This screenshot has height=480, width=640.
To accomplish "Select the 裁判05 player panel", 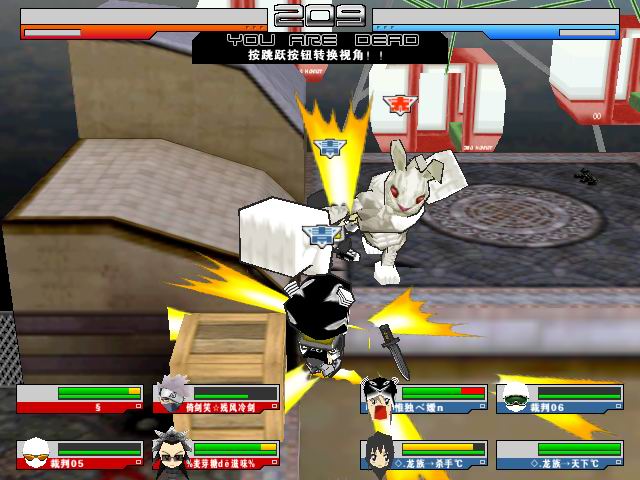I will [81, 455].
